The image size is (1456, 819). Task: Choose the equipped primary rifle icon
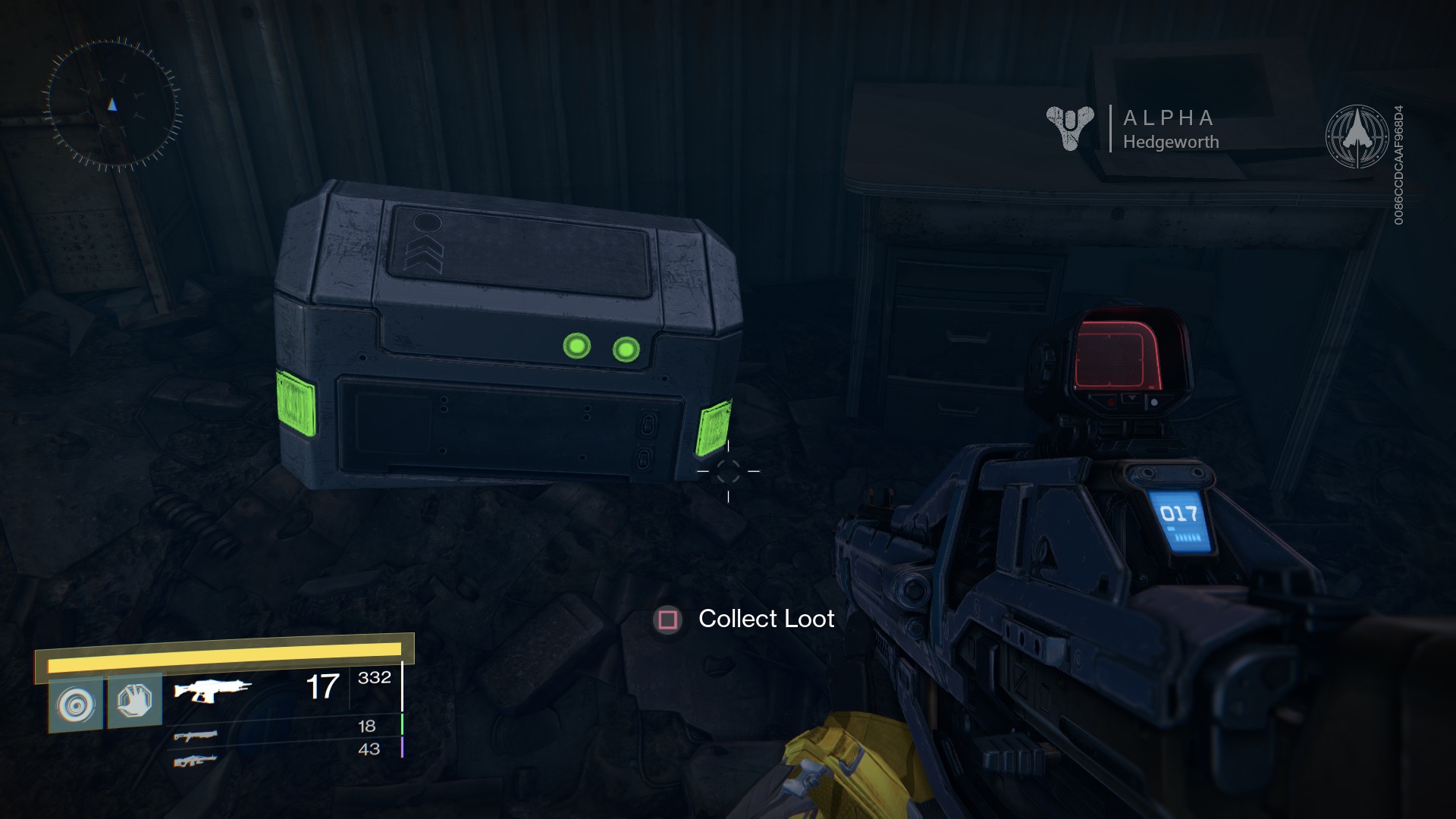coord(212,690)
